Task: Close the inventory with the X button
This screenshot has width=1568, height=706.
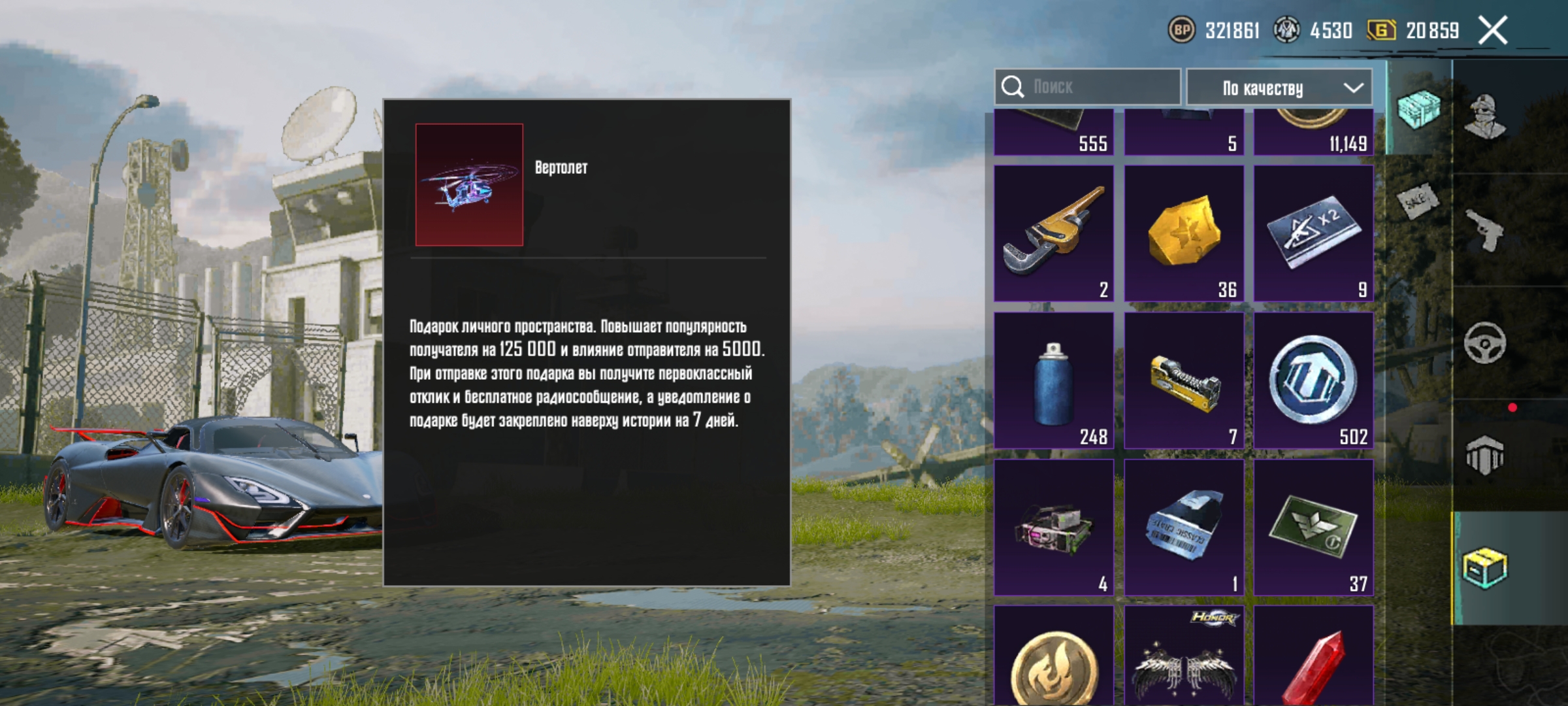Action: tap(1493, 29)
